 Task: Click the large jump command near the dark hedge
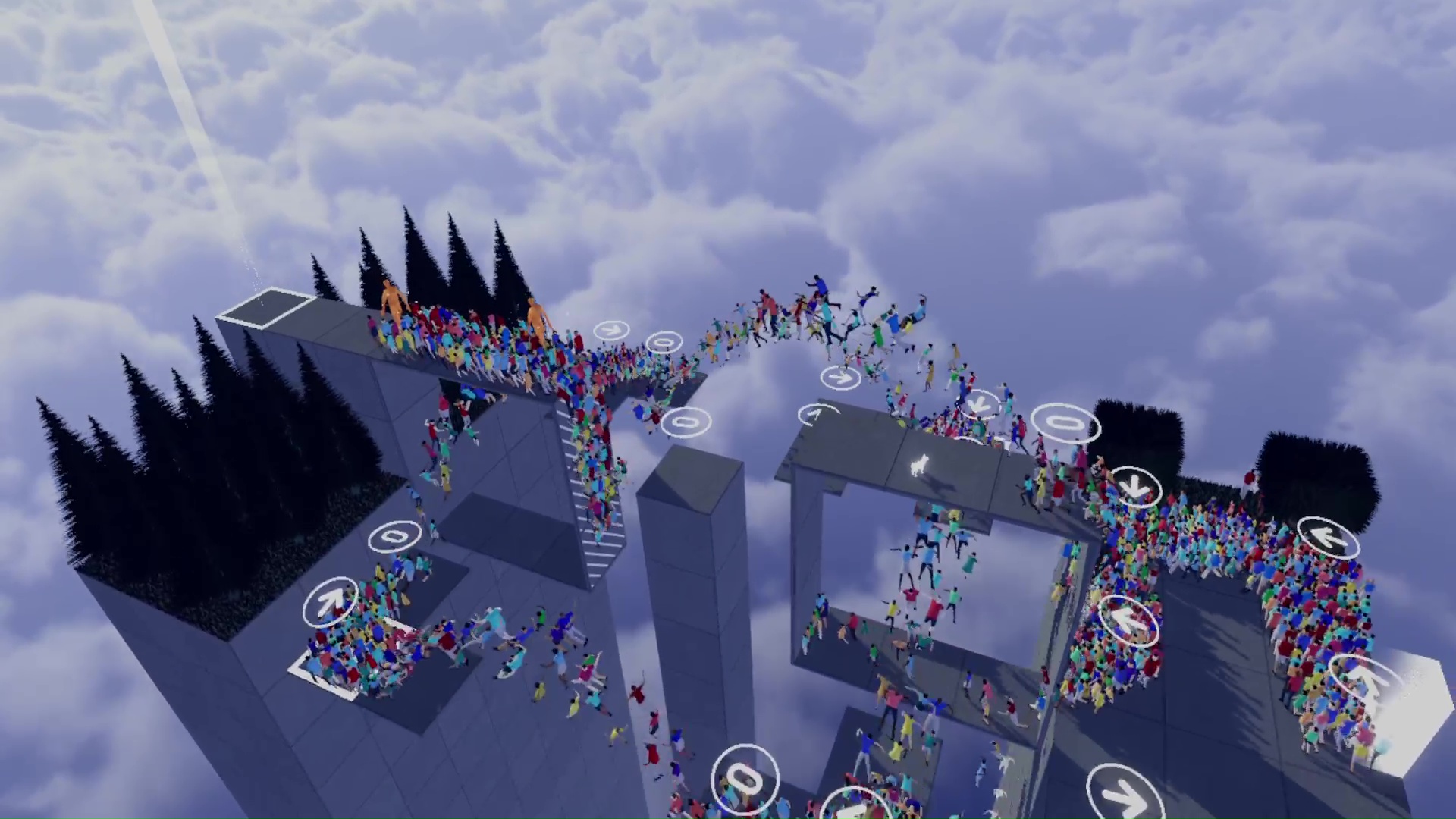[x=1065, y=425]
